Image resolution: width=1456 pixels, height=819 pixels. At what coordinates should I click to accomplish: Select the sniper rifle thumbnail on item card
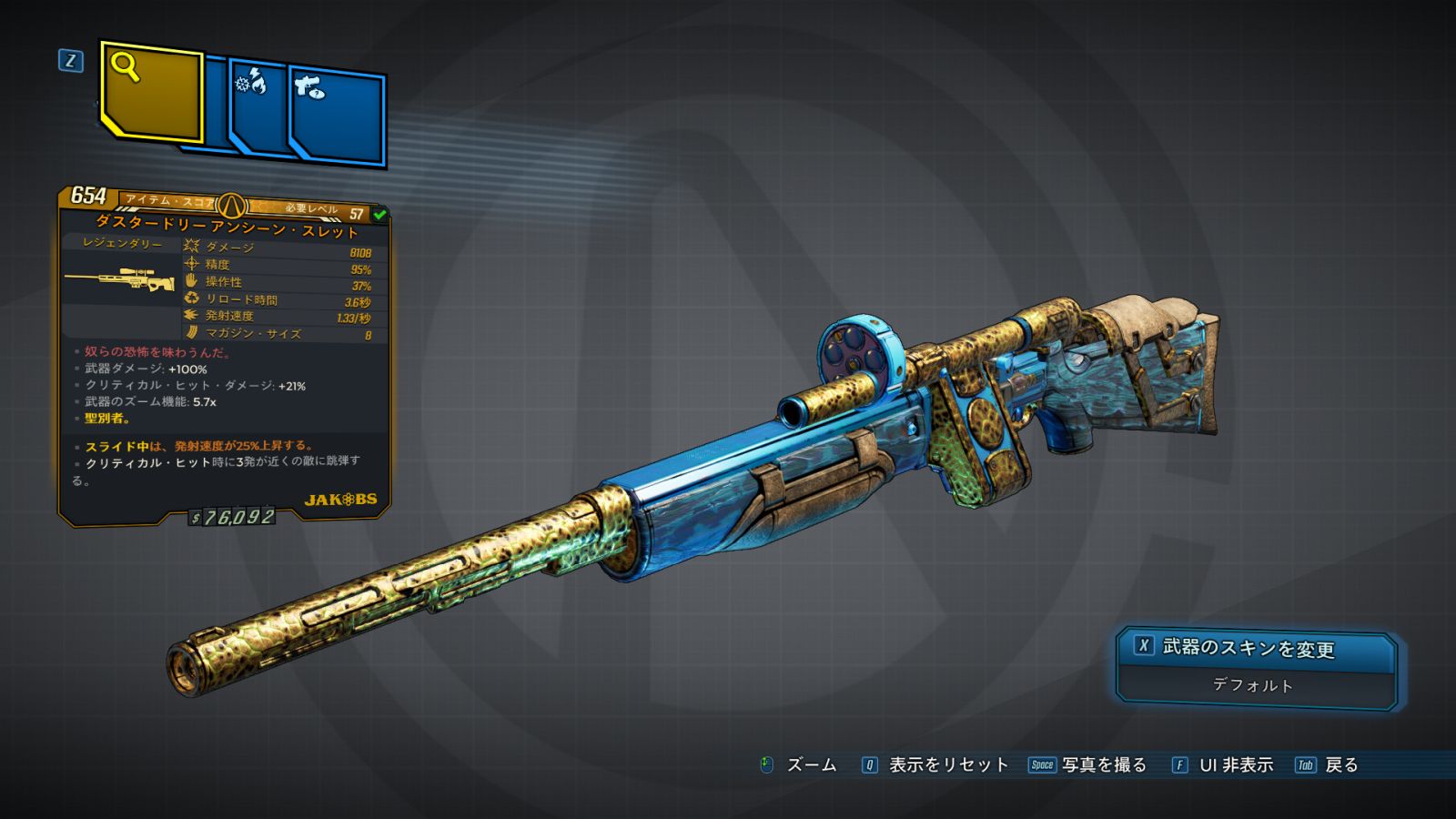click(x=120, y=279)
